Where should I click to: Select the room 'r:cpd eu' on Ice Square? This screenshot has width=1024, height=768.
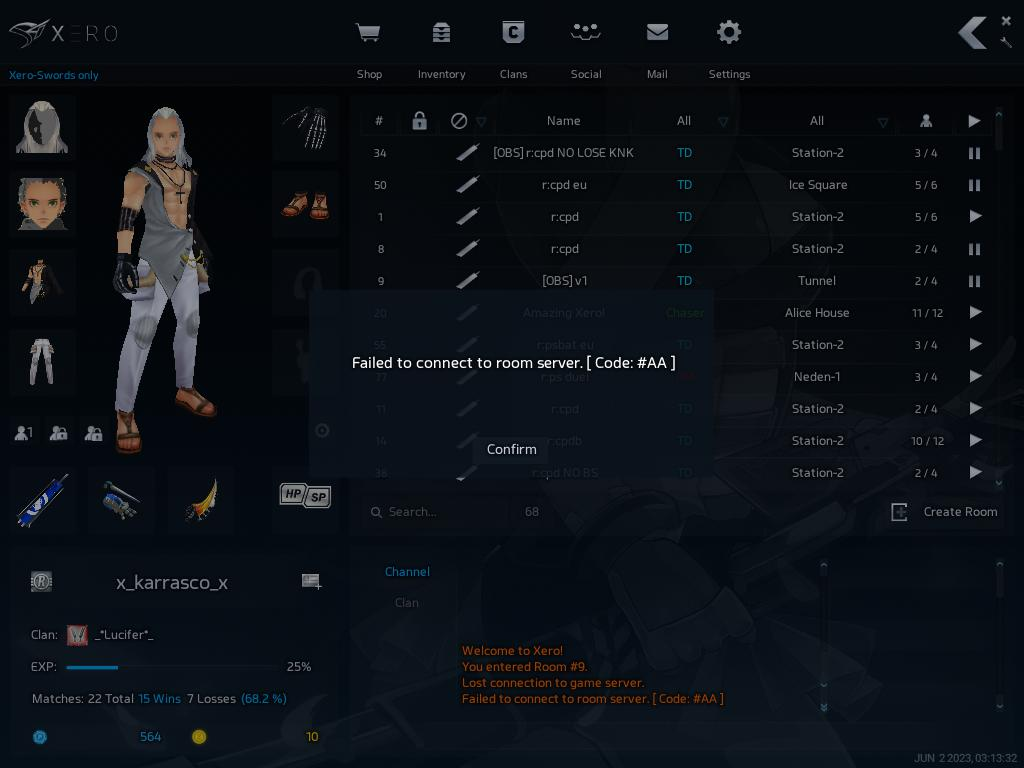(x=565, y=185)
